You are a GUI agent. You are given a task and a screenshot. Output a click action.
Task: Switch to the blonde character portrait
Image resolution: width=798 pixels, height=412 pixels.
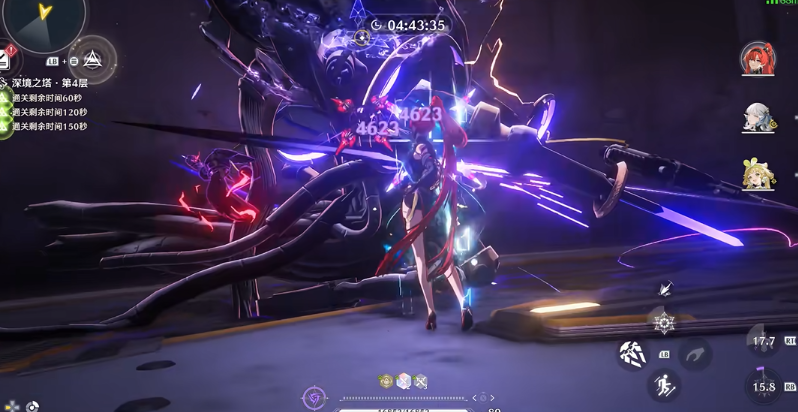click(x=755, y=175)
